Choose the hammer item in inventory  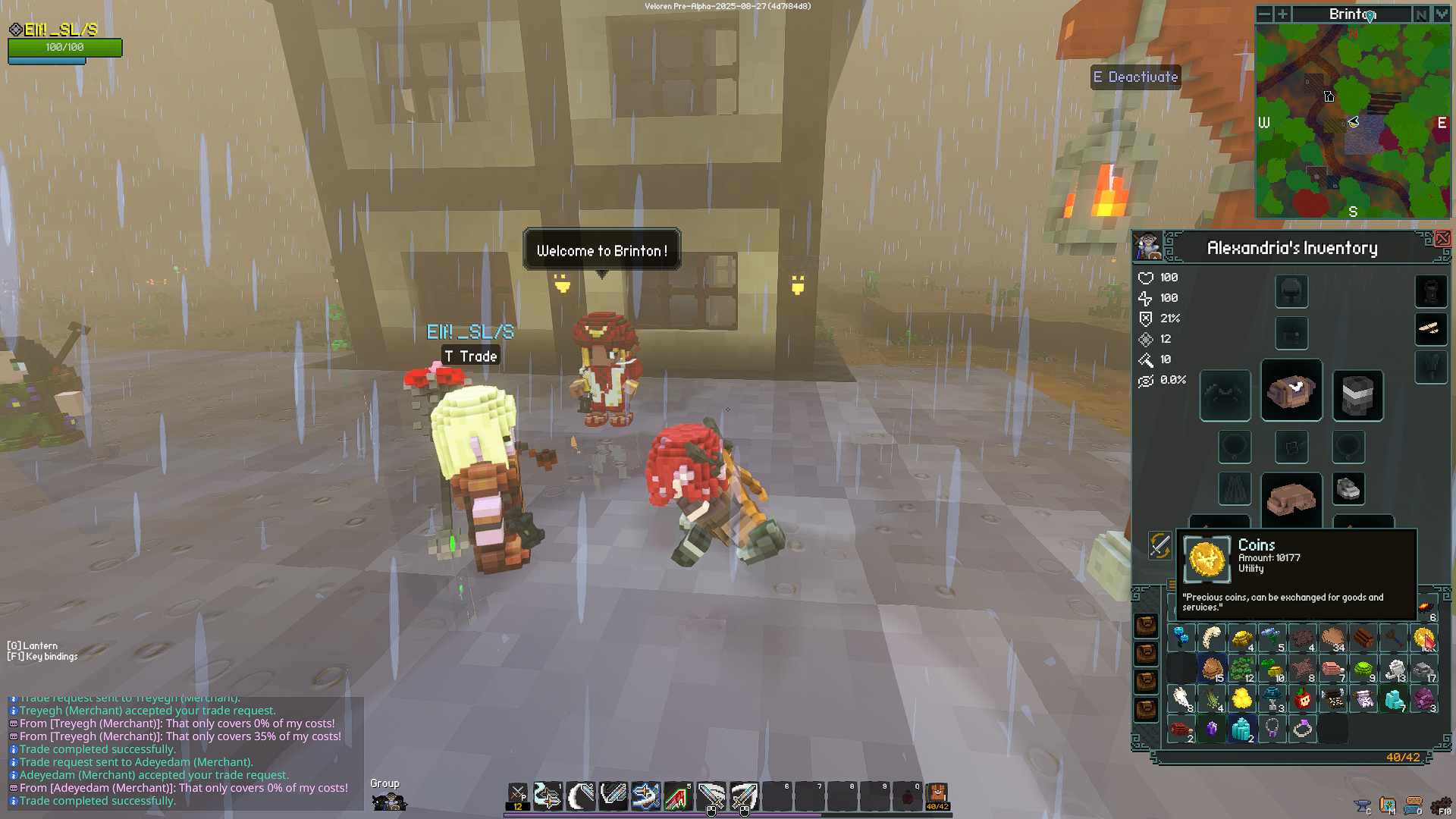click(1394, 639)
